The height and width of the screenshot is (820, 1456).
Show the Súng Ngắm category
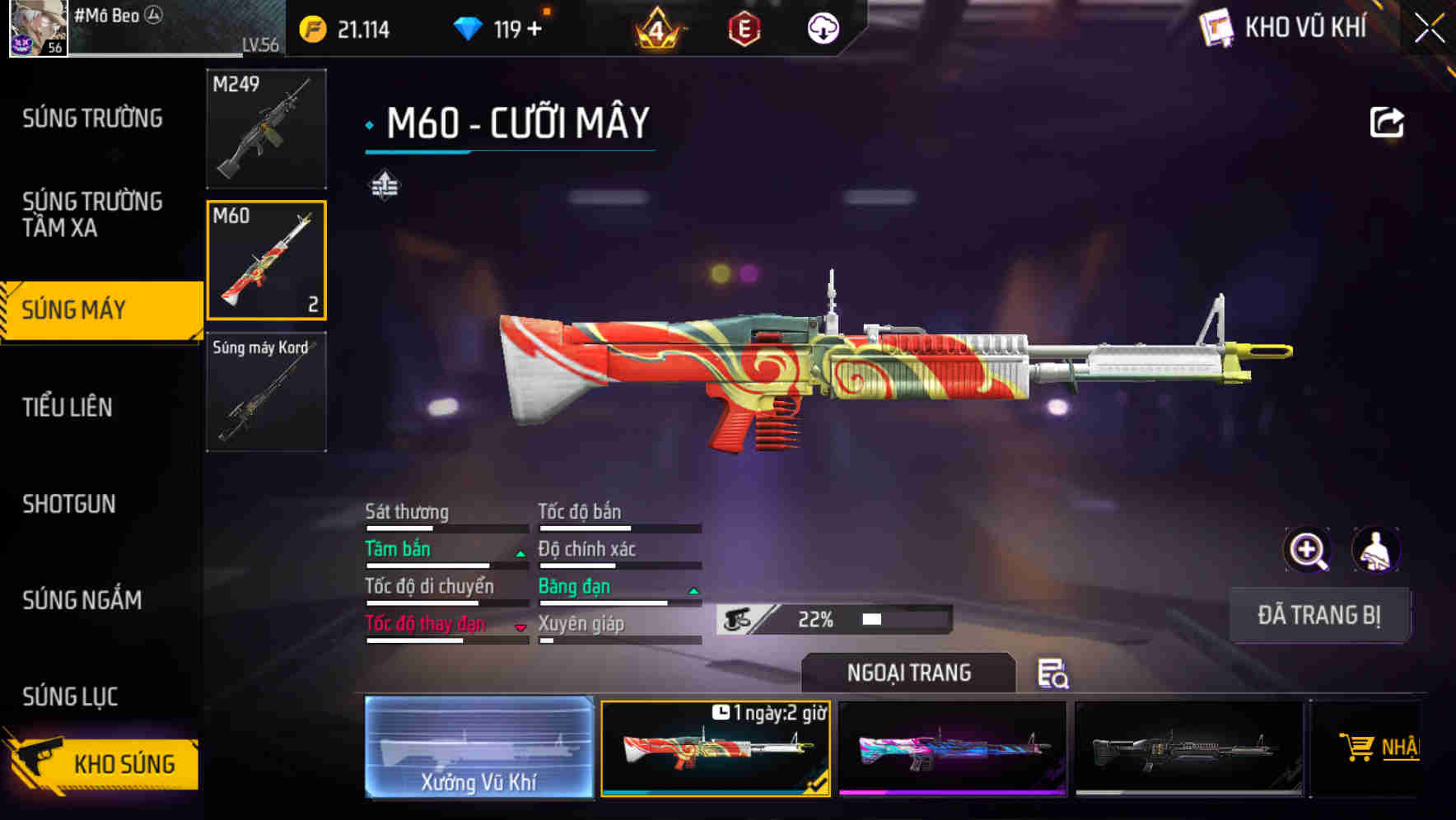(x=82, y=600)
